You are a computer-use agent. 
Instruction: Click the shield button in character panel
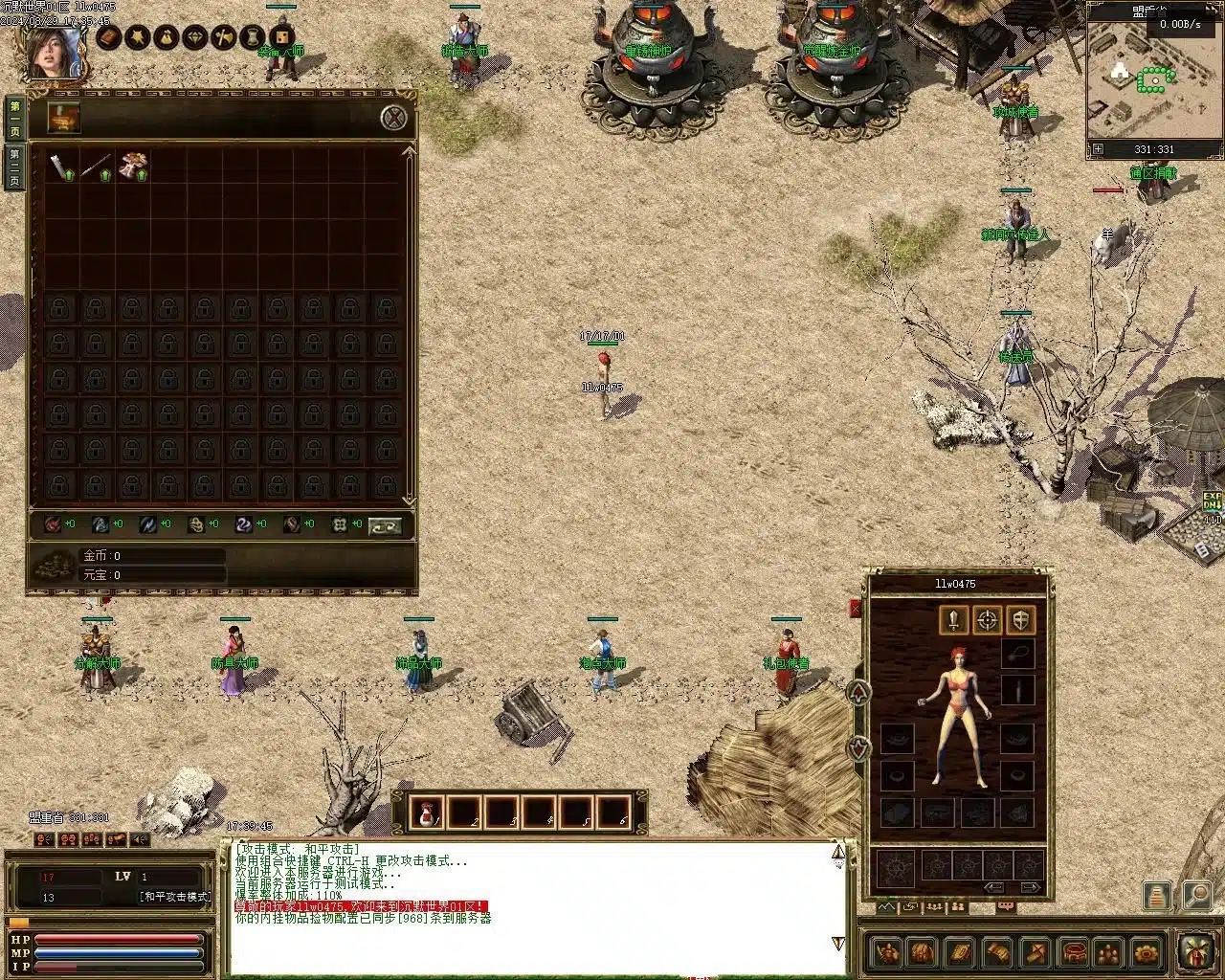point(1021,620)
